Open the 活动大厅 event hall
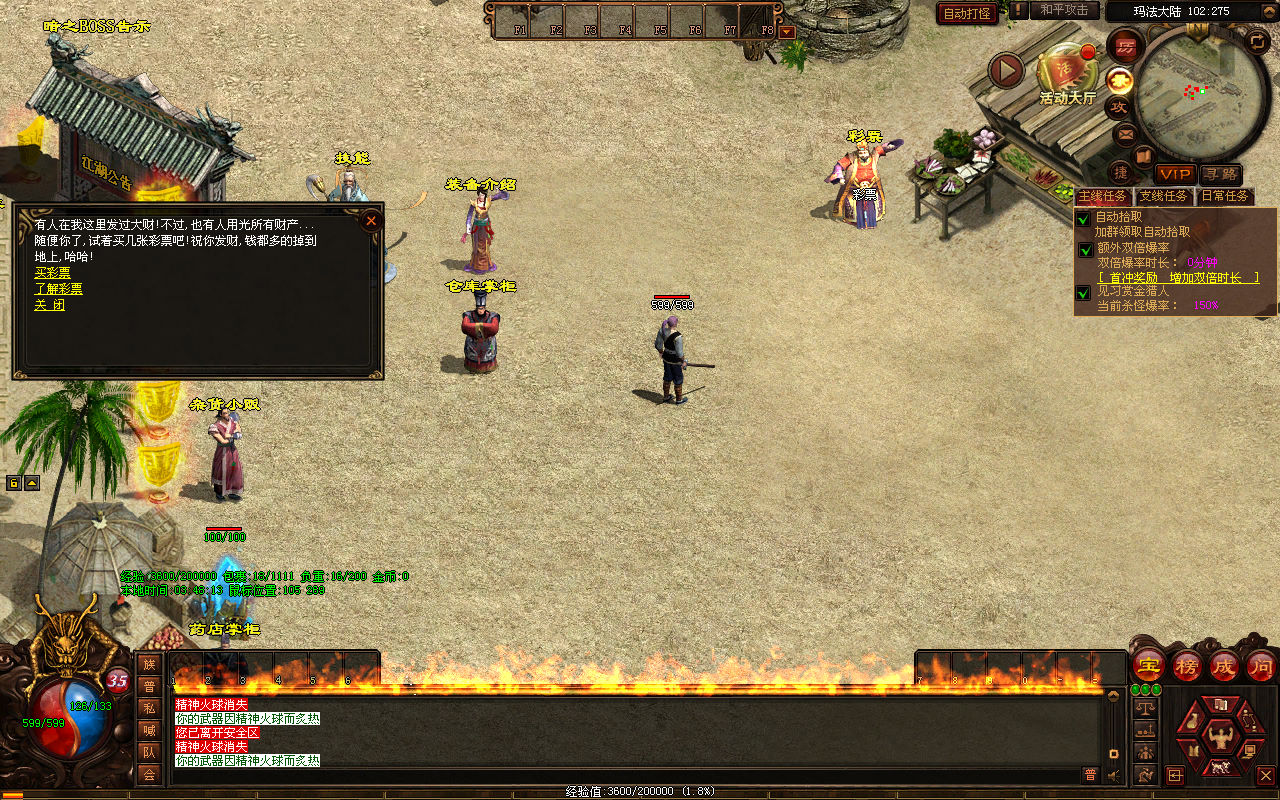The height and width of the screenshot is (800, 1280). 1066,72
